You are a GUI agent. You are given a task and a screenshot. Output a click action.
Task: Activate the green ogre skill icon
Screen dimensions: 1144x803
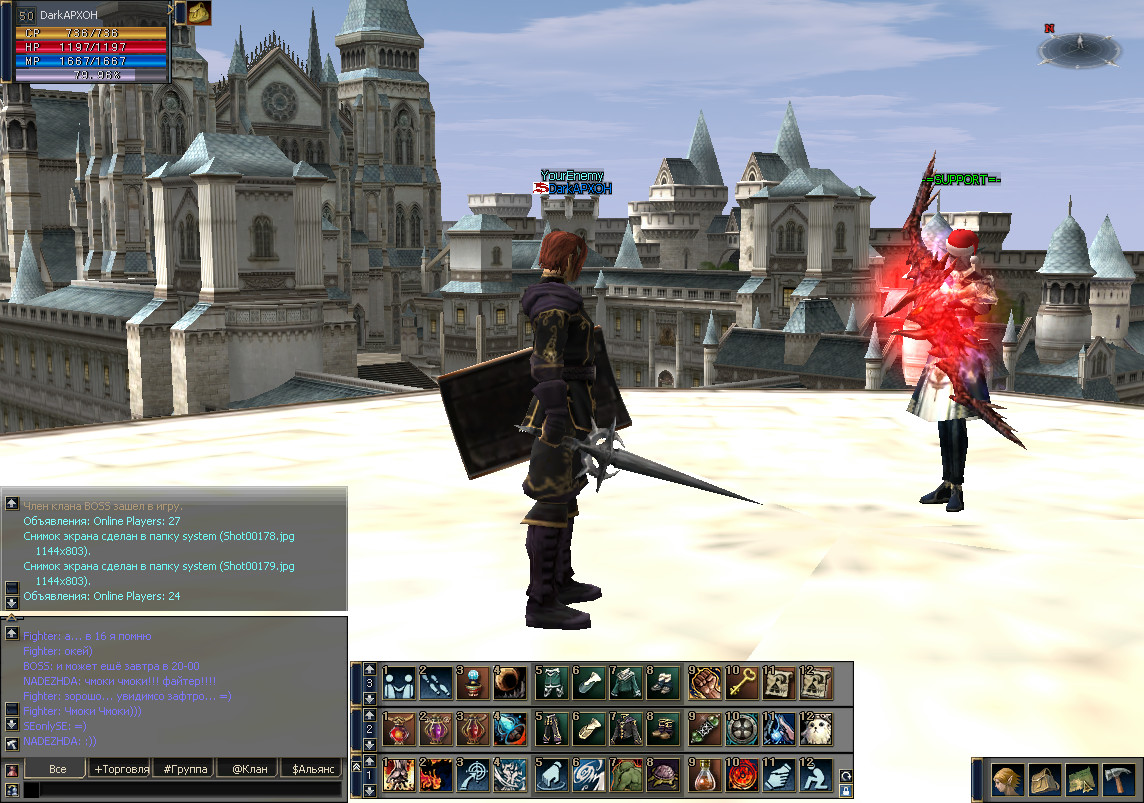pyautogui.click(x=626, y=775)
